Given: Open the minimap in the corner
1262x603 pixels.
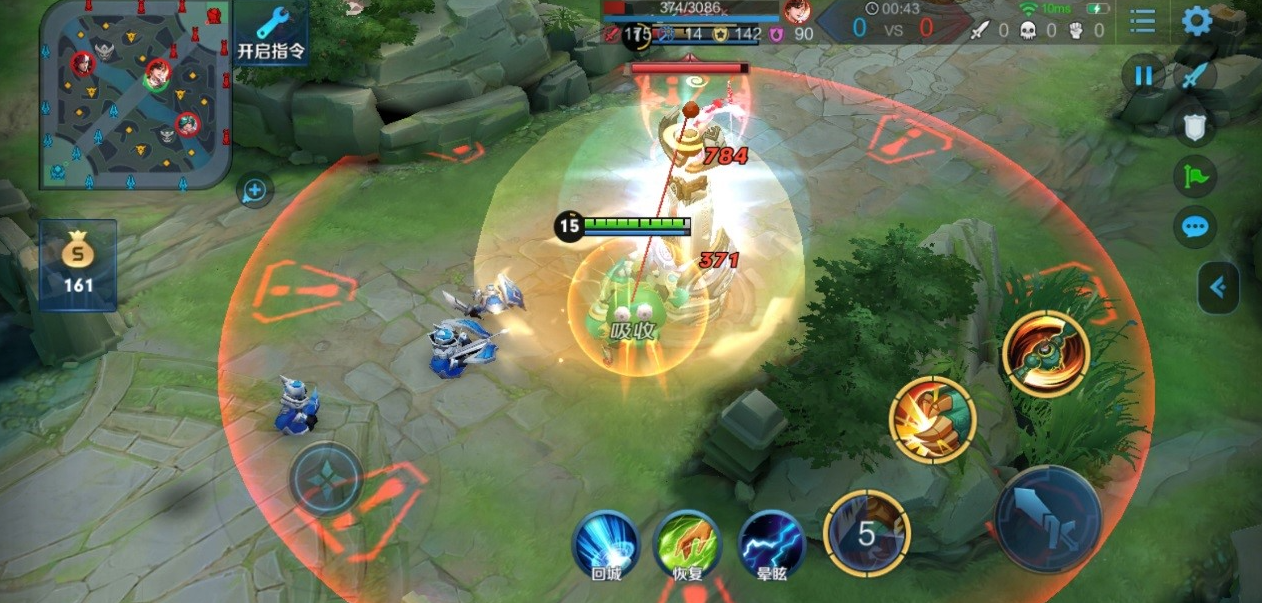Looking at the screenshot, I should (136, 94).
